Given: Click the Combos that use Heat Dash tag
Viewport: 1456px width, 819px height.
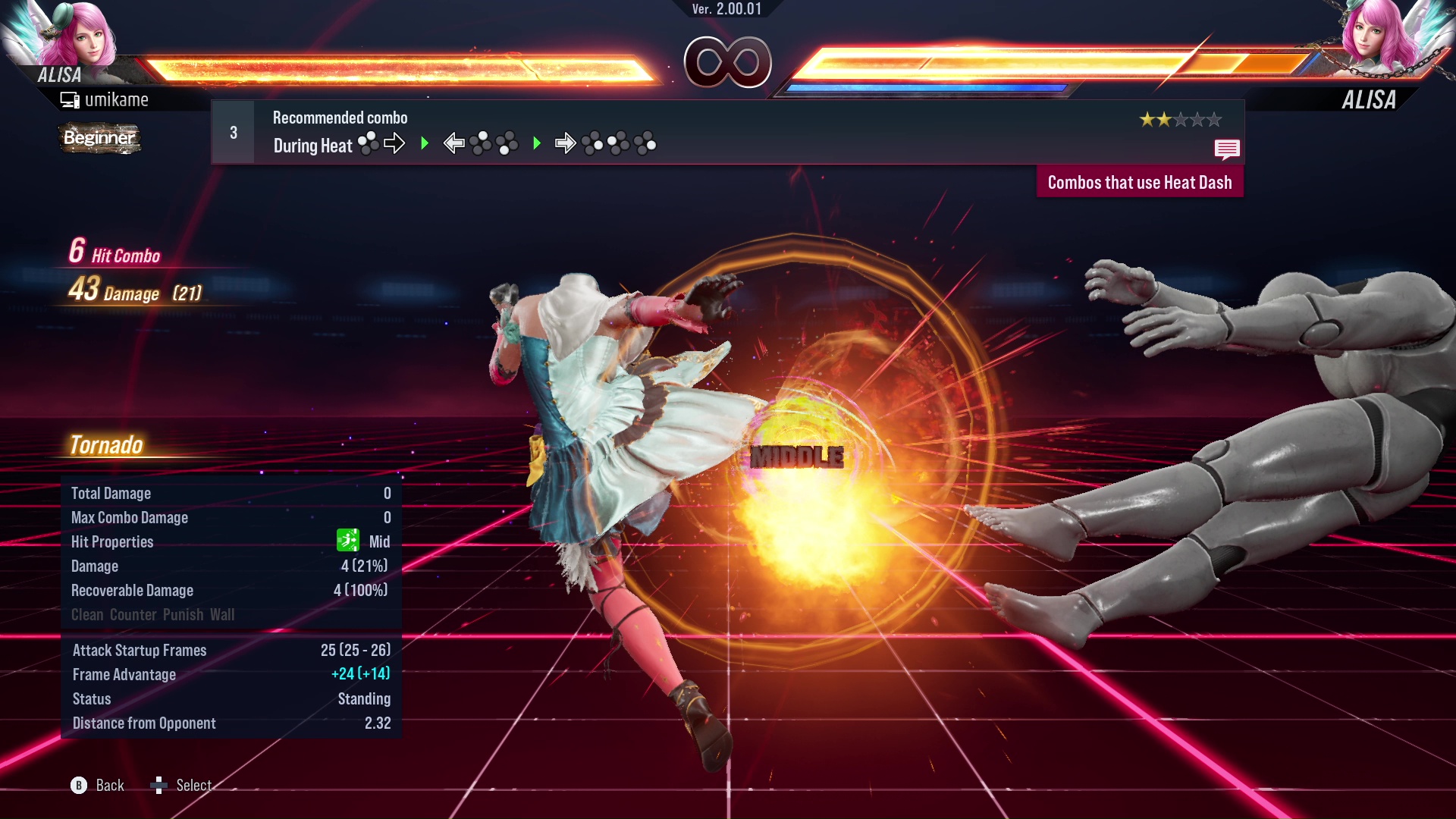Looking at the screenshot, I should point(1139,183).
